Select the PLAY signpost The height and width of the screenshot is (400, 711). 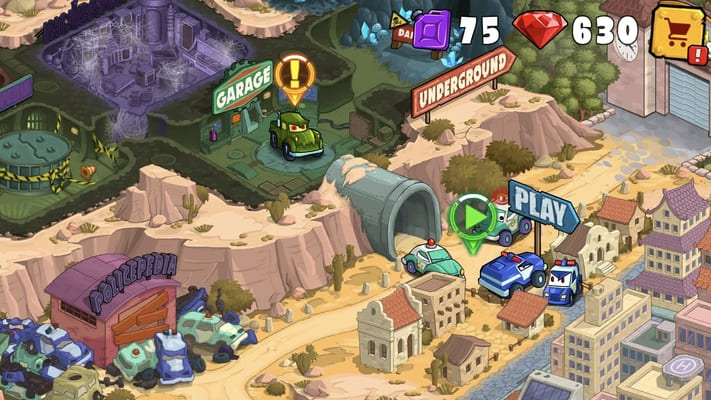(x=544, y=206)
